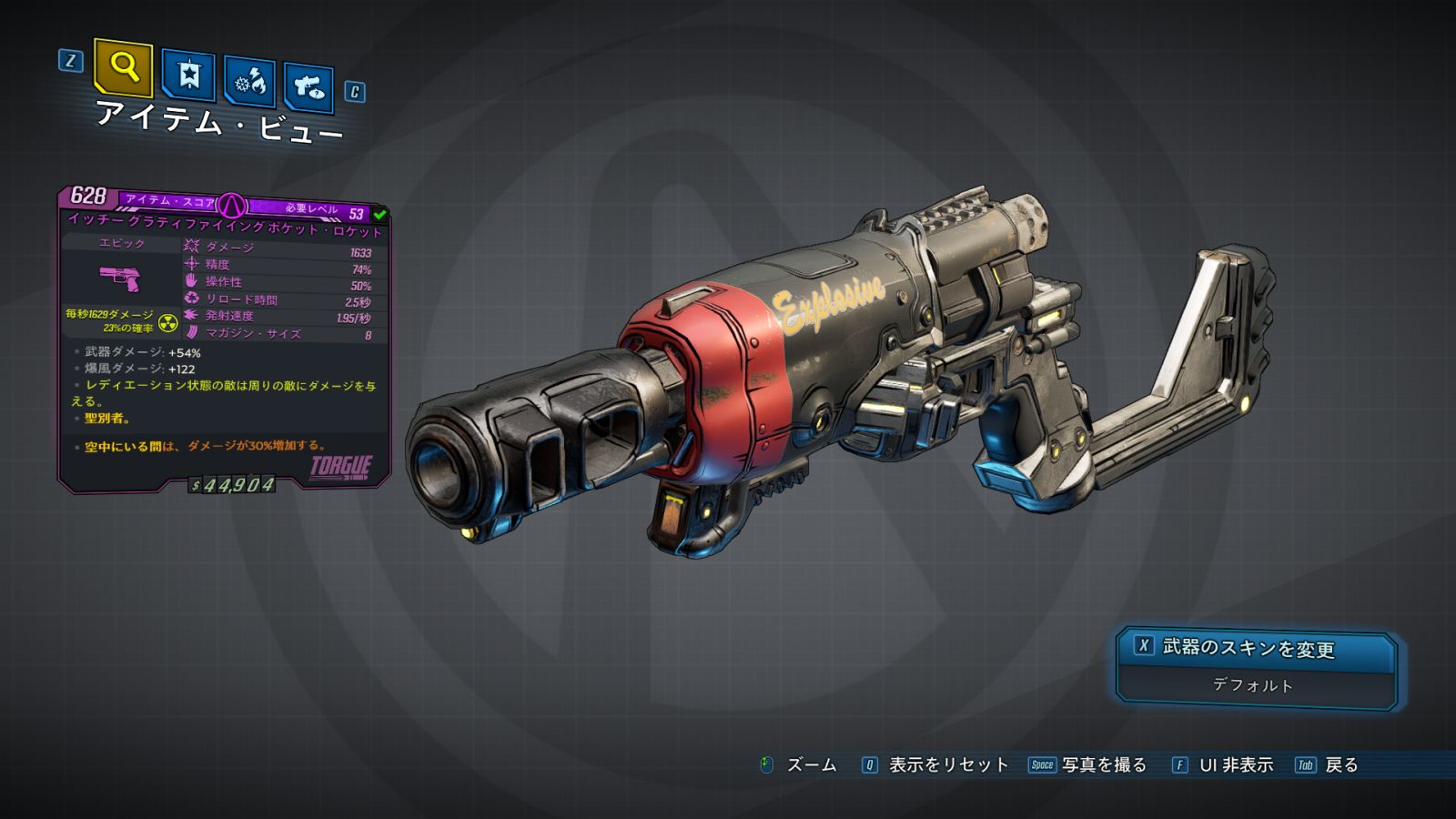Select the magnifying glass inspect tab

(x=123, y=66)
